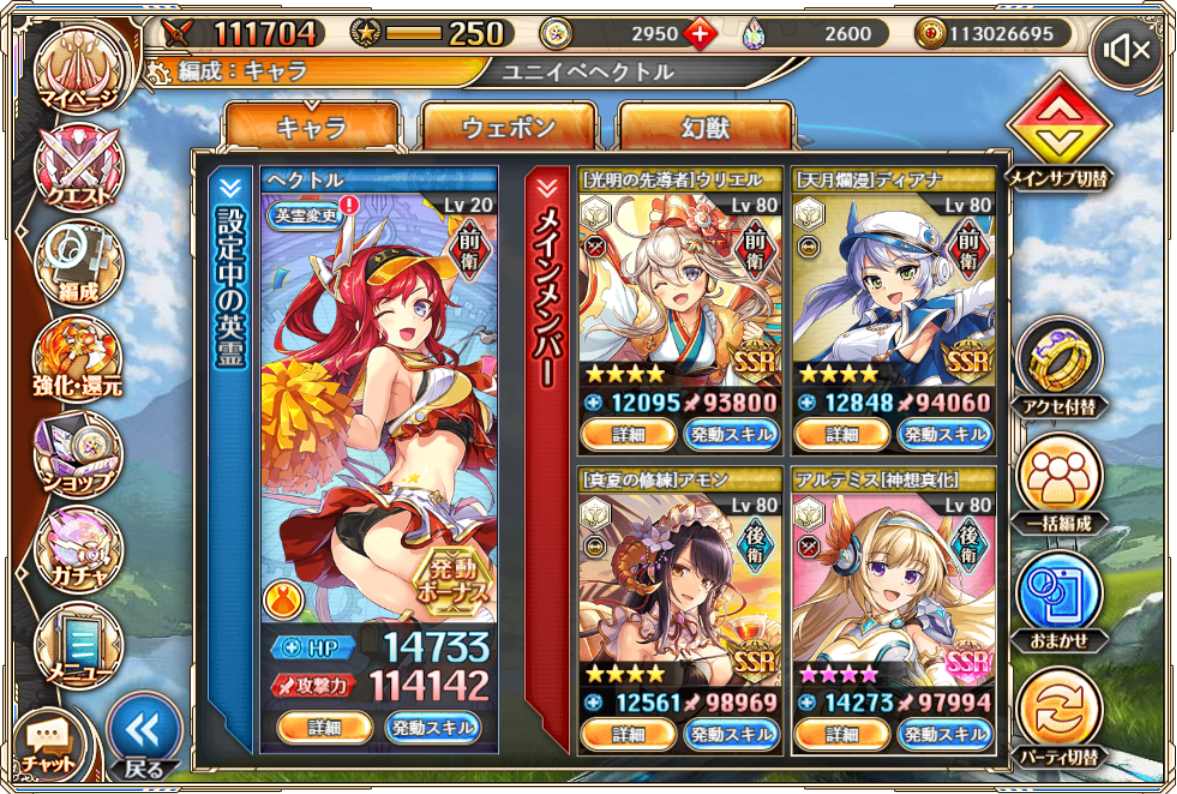The width and height of the screenshot is (1177, 794).
Task: Add gems with the red plus button
Action: 700,34
